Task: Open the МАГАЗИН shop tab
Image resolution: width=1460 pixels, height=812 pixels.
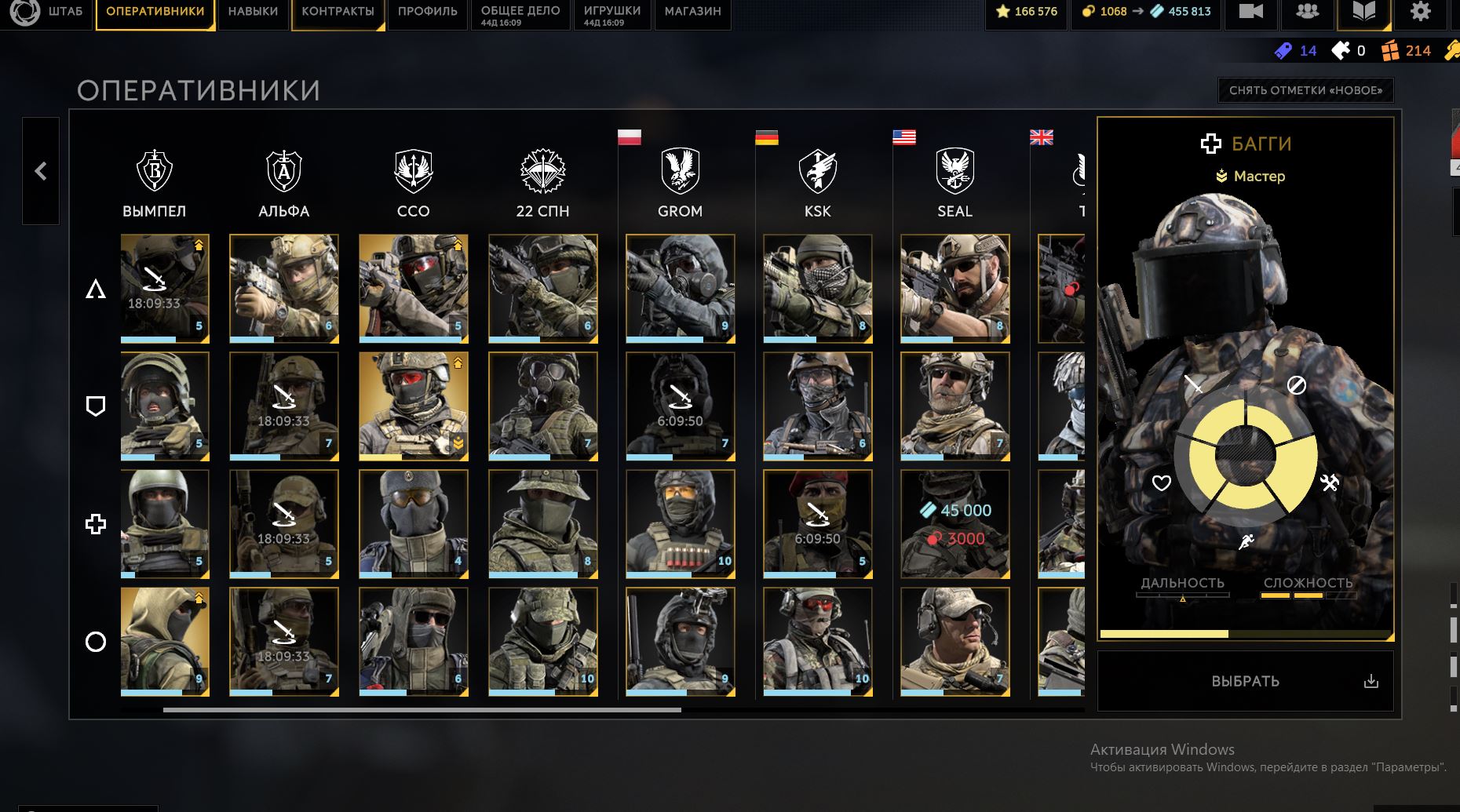Action: (692, 12)
